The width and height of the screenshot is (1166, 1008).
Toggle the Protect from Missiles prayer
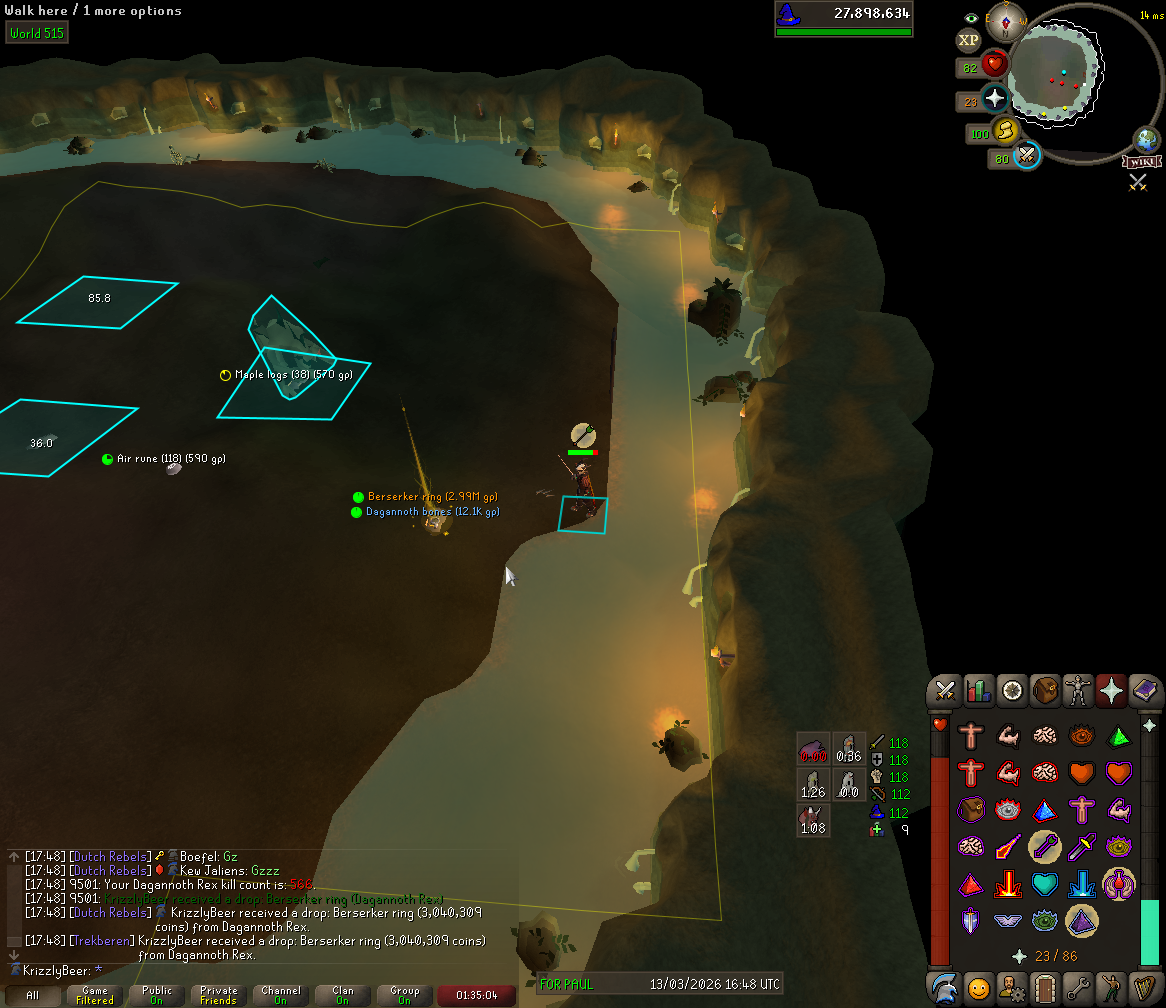click(1044, 847)
